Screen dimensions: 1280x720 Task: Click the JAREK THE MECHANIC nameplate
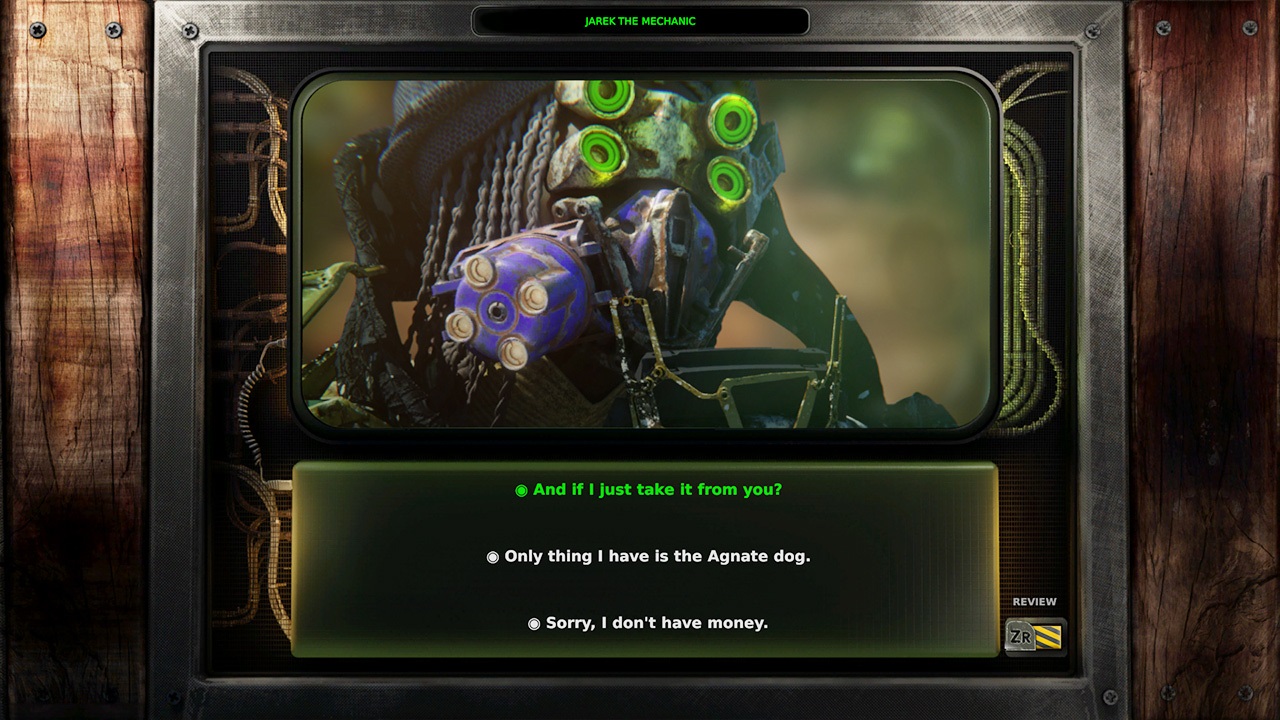tap(640, 20)
